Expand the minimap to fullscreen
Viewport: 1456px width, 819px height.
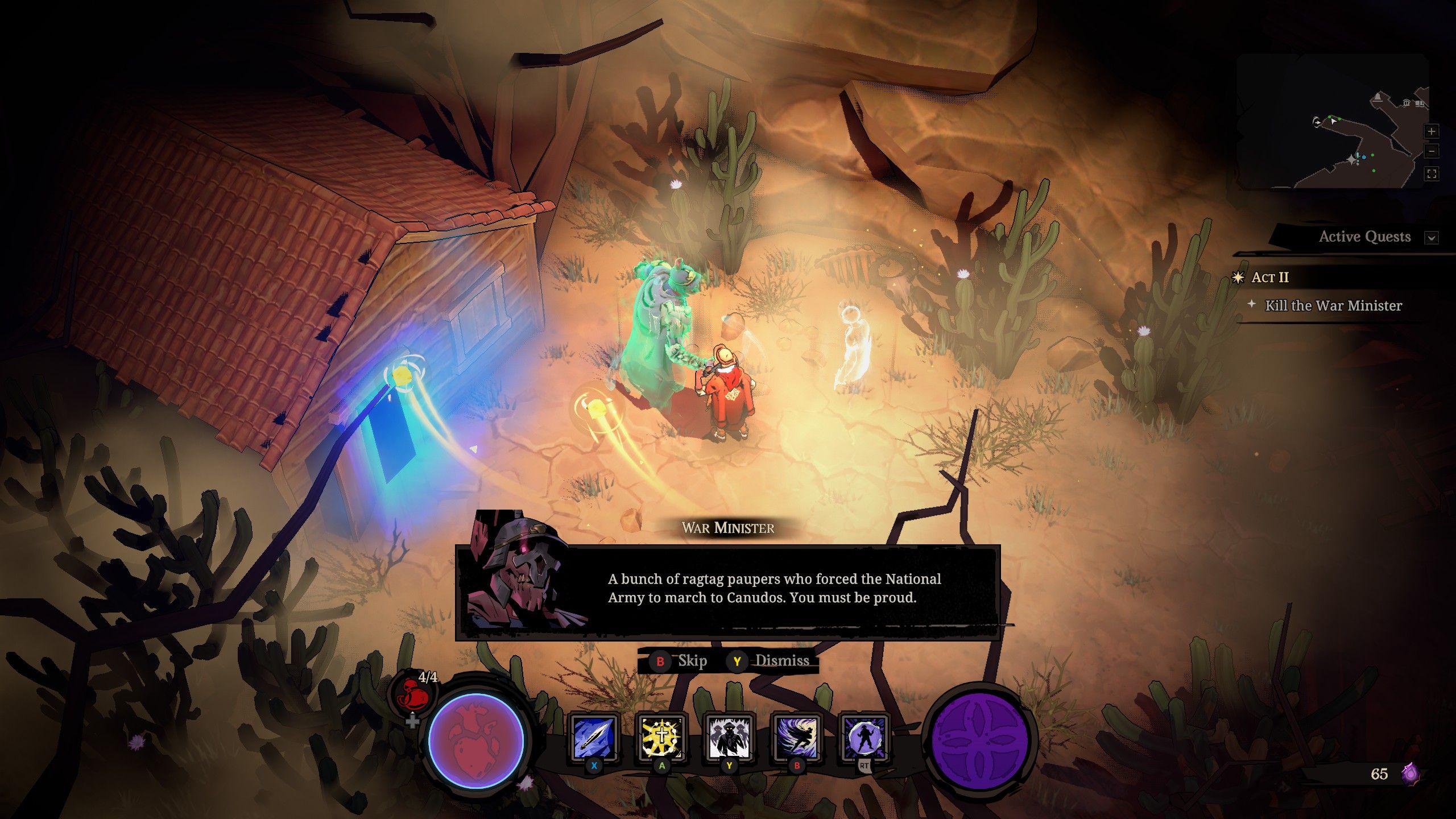tap(1432, 174)
